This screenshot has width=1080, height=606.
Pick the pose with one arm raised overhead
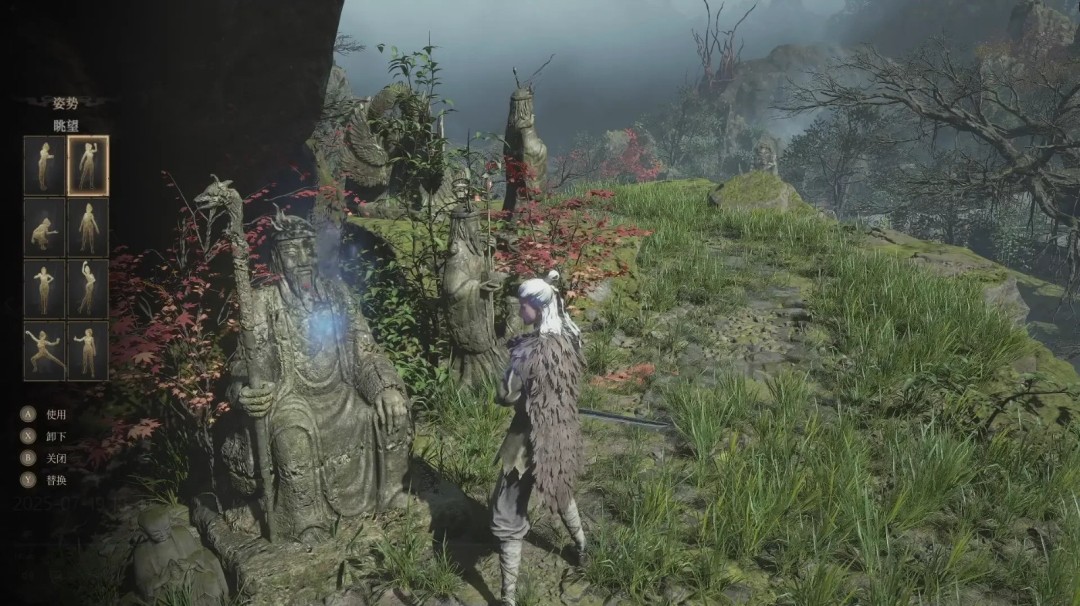tap(88, 289)
